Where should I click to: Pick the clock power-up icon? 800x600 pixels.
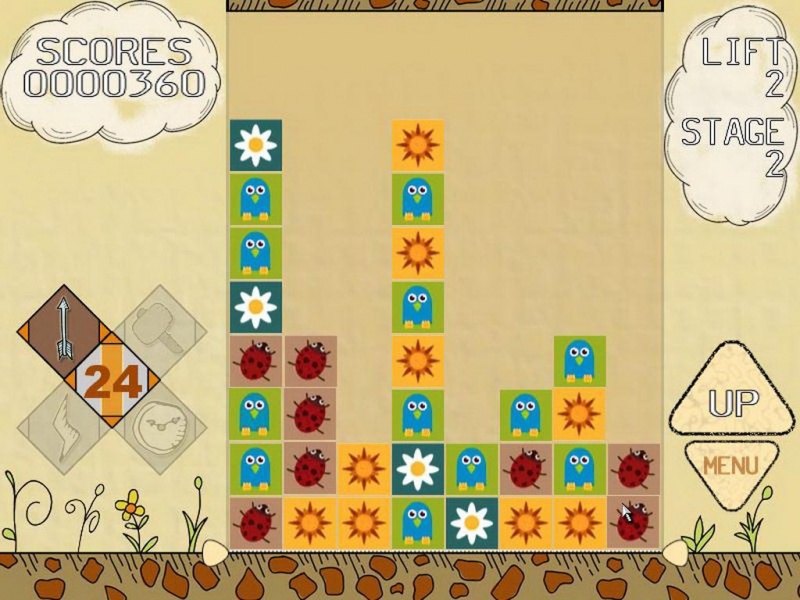[160, 428]
